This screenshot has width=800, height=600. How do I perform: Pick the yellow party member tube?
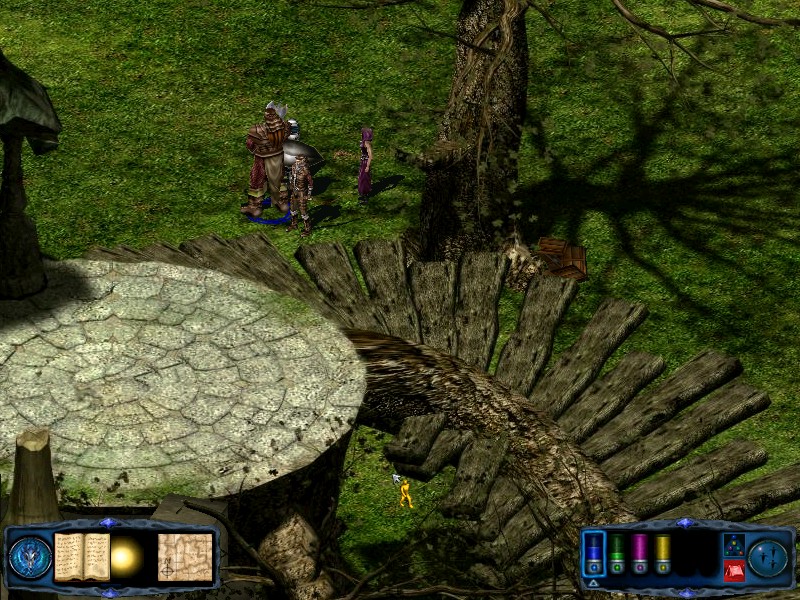tap(662, 553)
